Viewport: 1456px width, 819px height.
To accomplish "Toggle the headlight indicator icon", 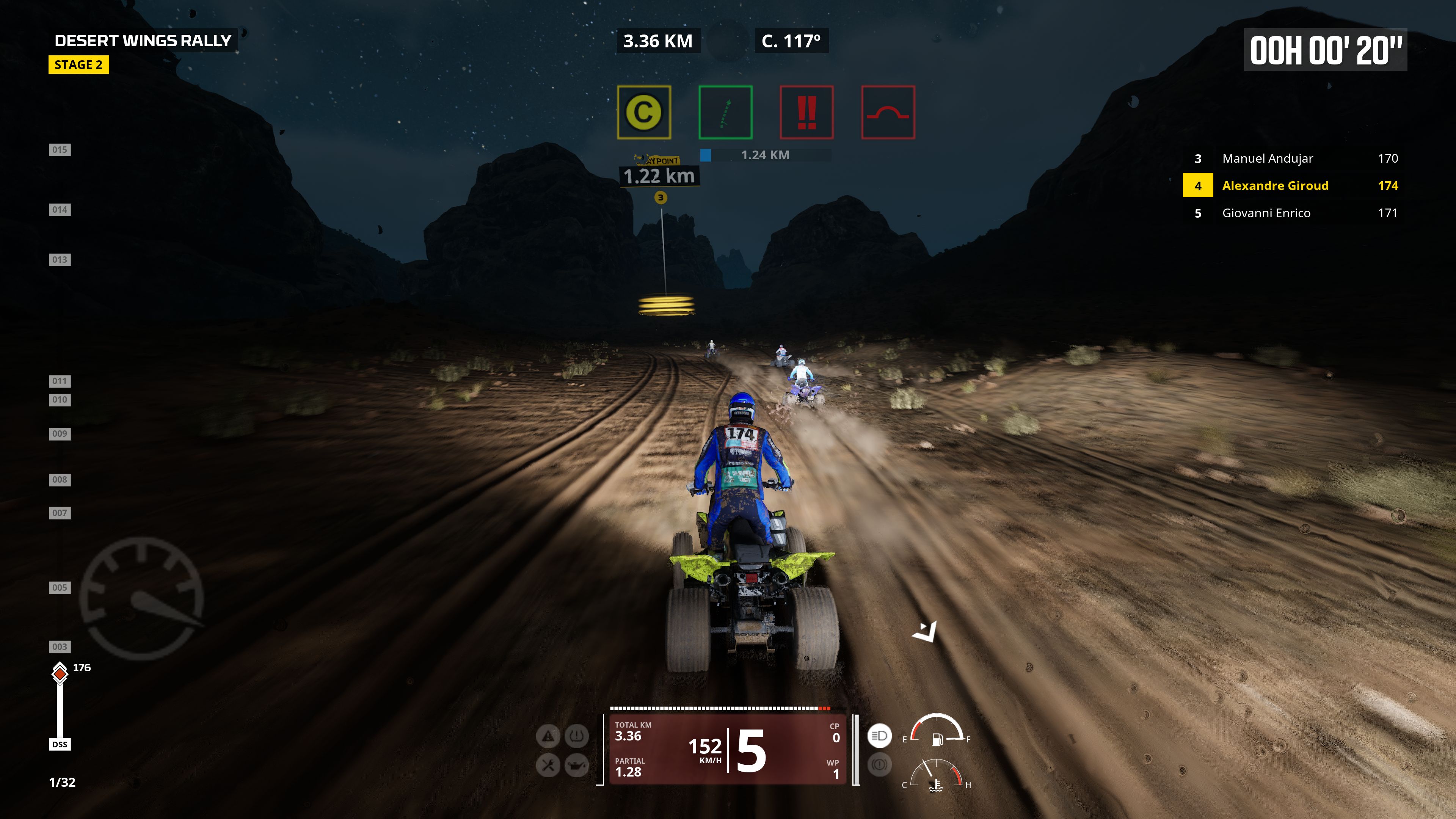I will point(879,735).
